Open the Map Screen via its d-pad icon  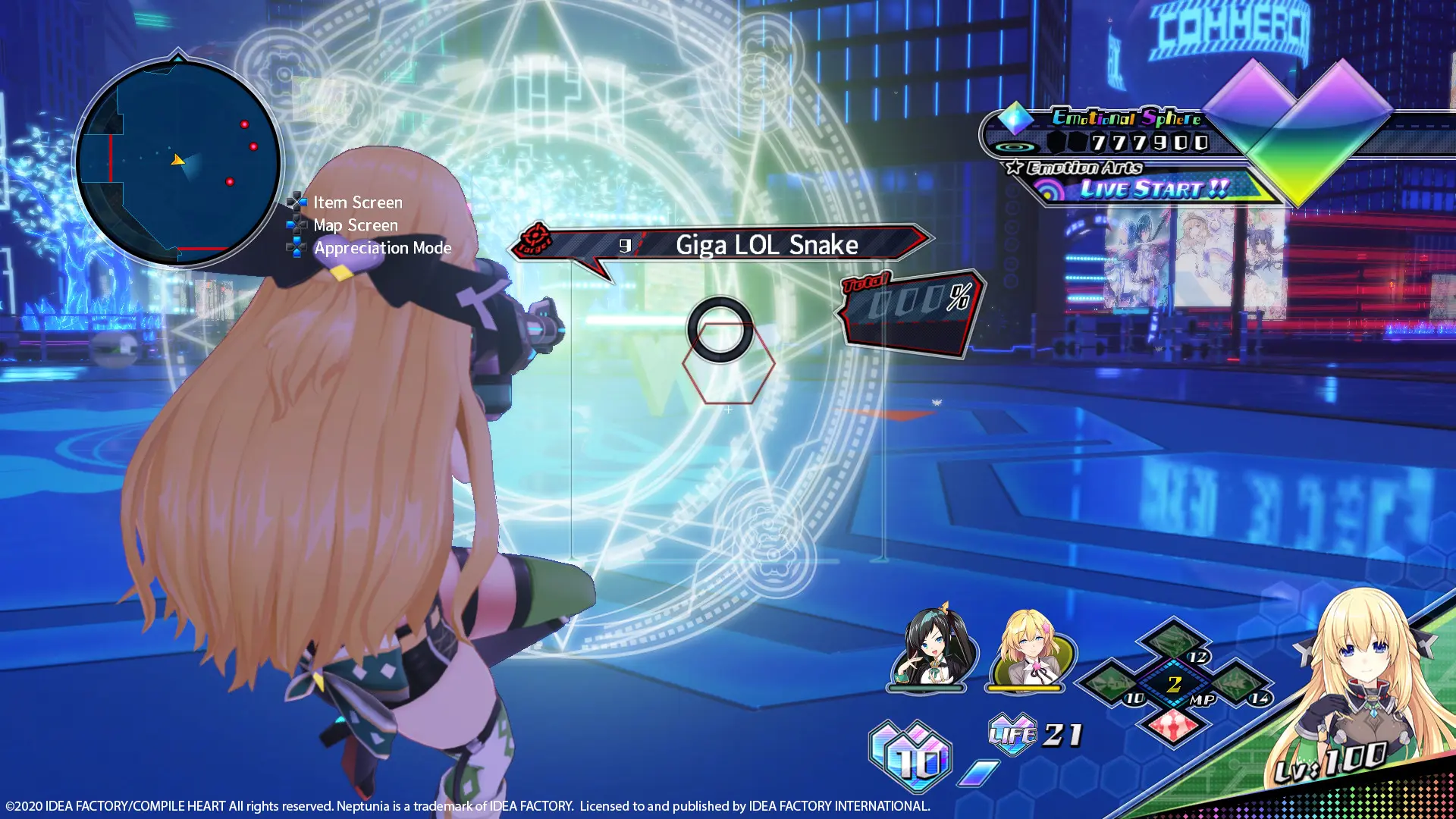[296, 224]
